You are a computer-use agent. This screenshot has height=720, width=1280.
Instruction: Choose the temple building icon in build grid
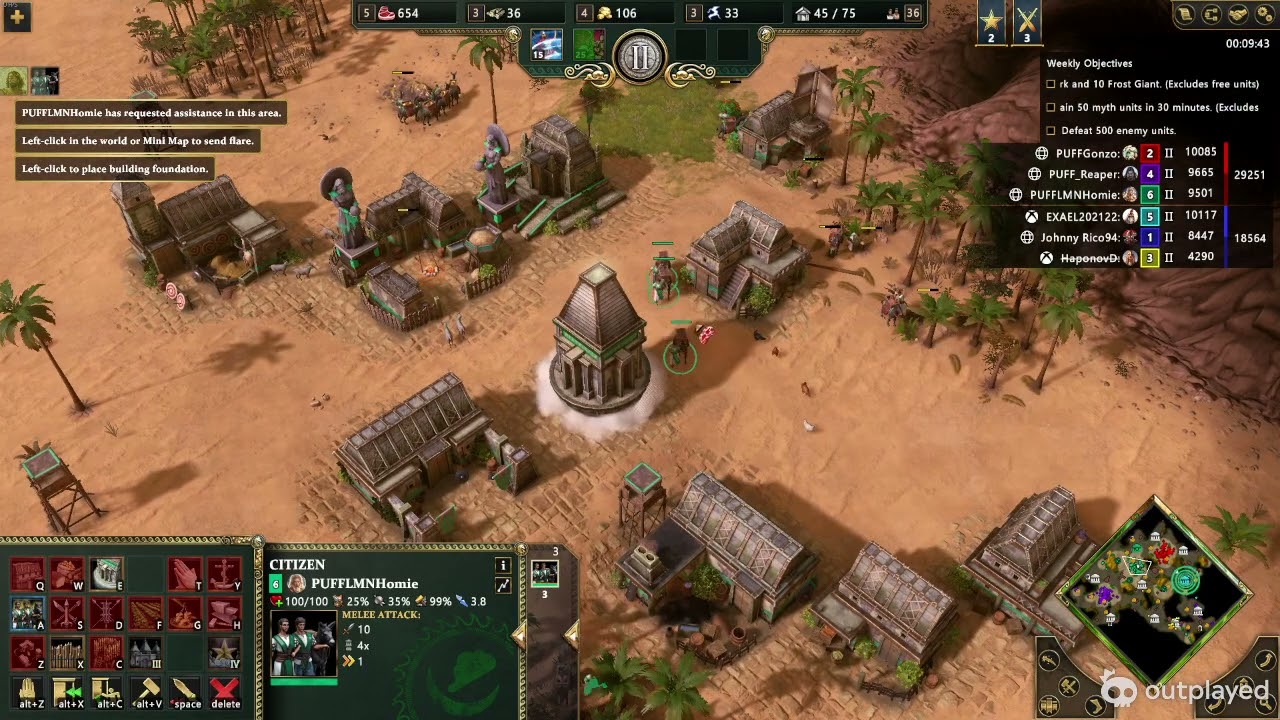pos(106,573)
